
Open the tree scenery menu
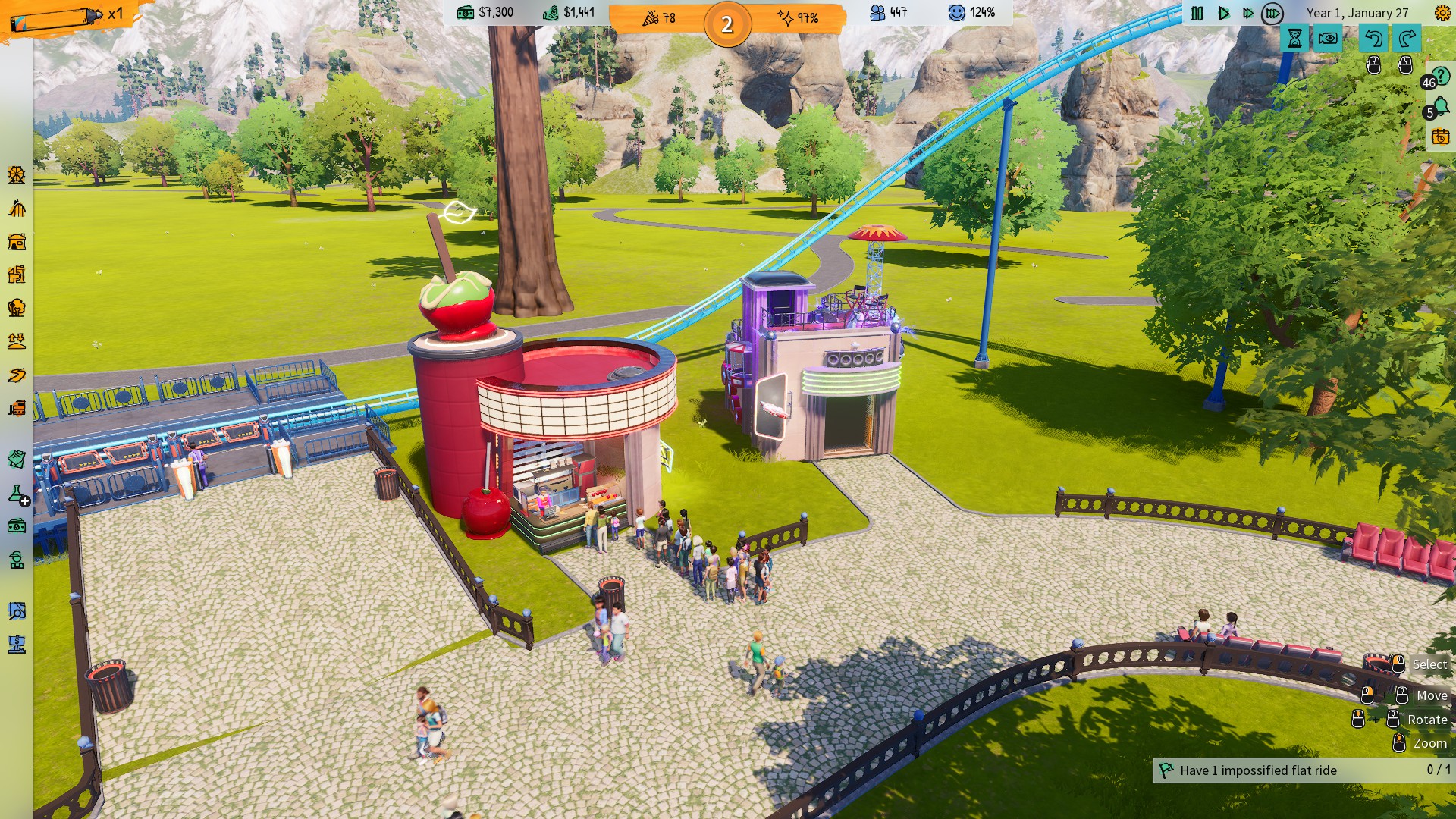(17, 308)
